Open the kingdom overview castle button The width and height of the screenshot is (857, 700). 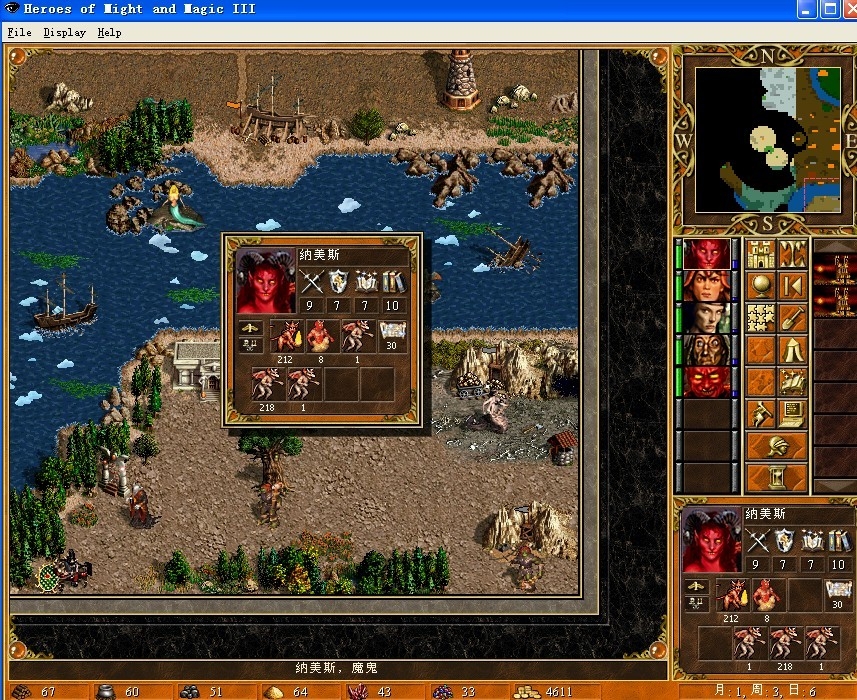(x=762, y=254)
